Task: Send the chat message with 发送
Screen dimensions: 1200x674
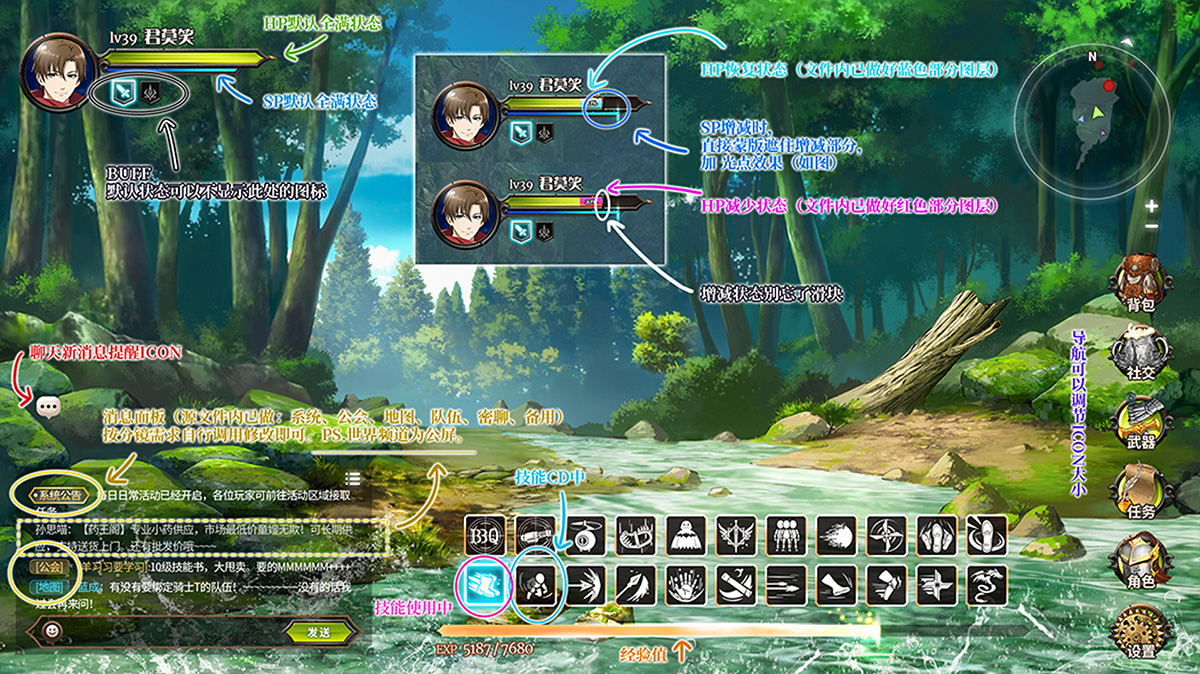Action: (319, 632)
